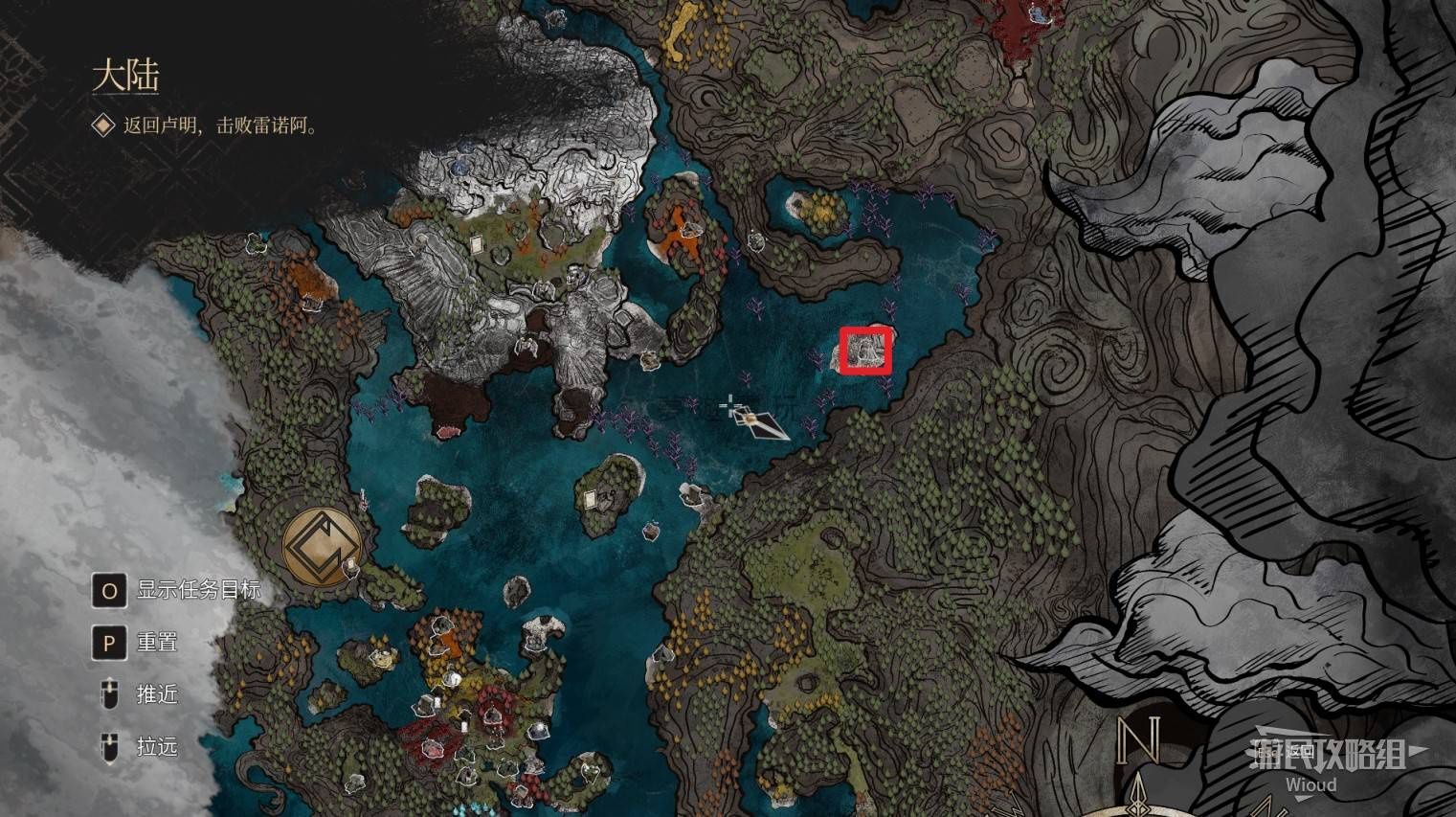
Task: Click the 重置 map reset label
Action: pos(157,642)
